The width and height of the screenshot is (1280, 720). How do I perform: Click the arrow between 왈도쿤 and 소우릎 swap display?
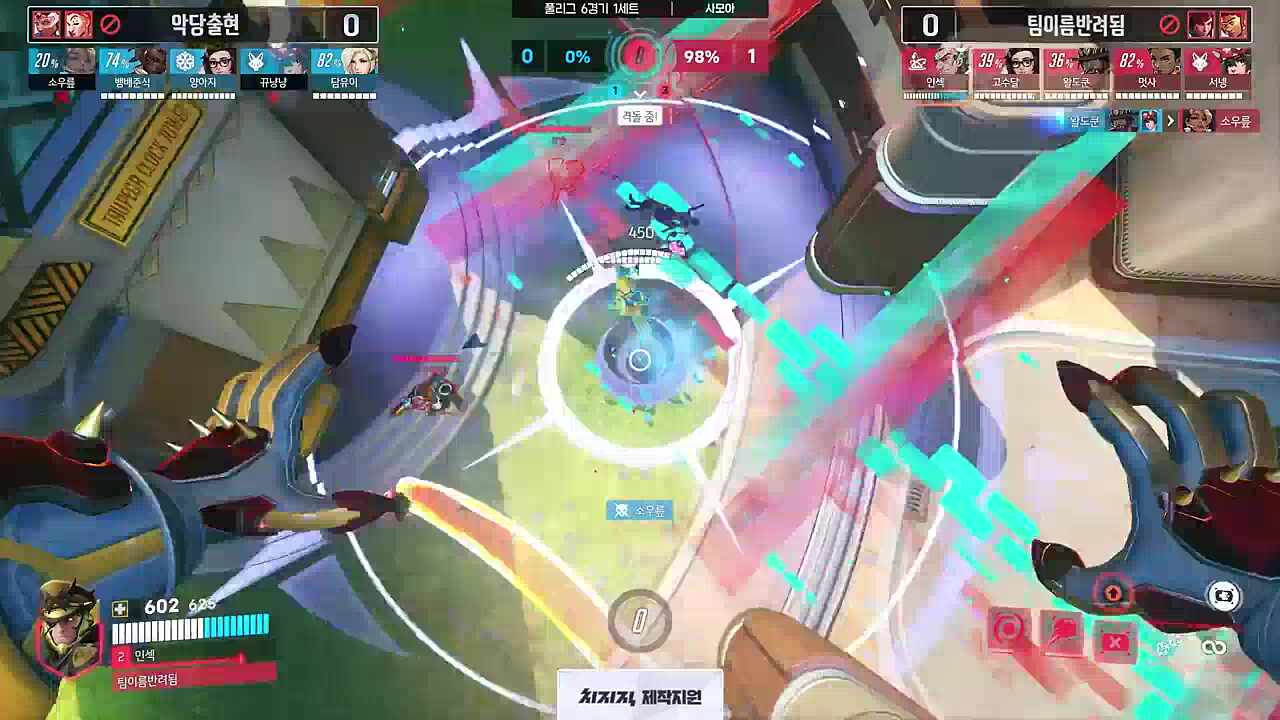[x=1171, y=121]
